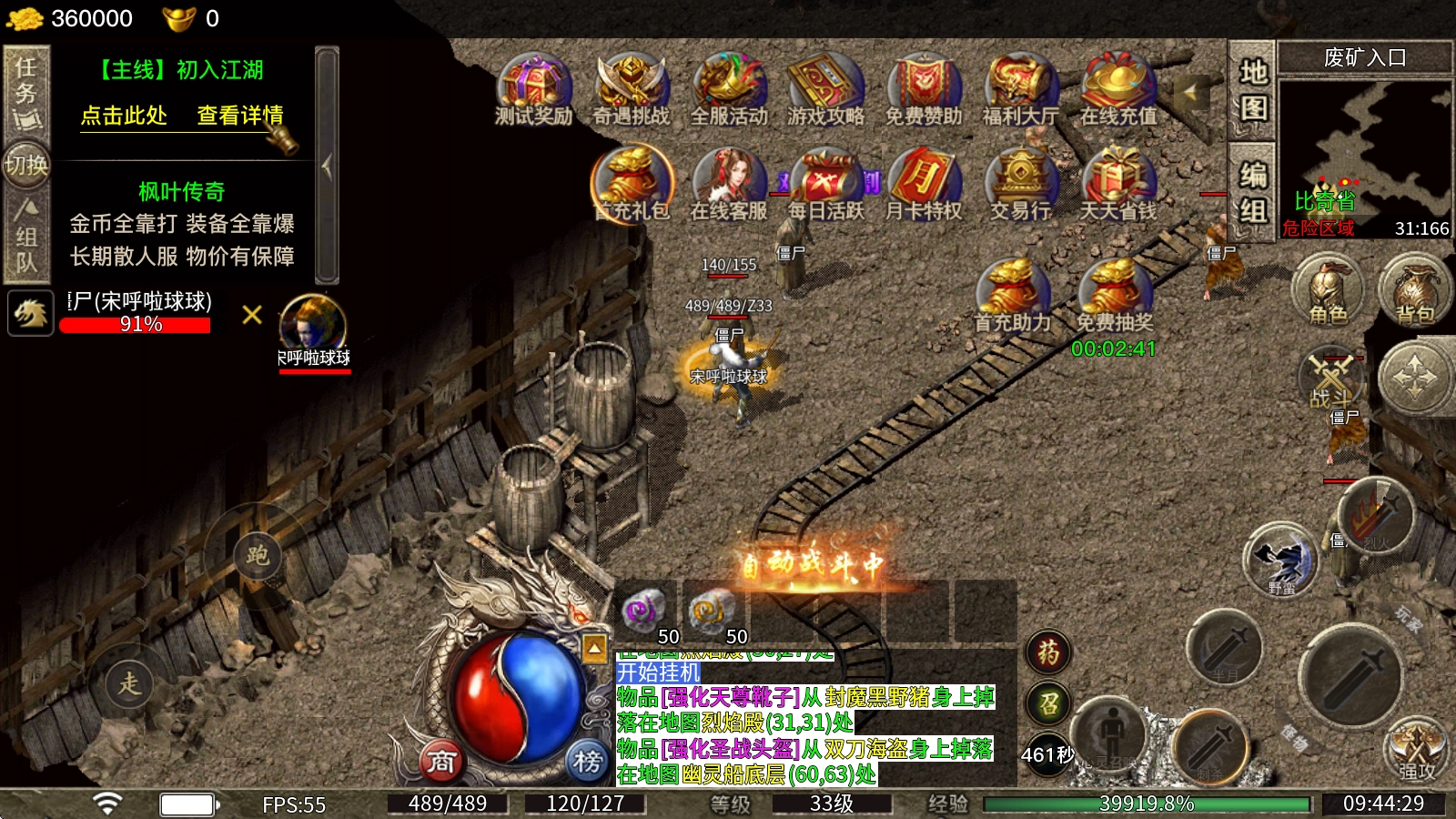The width and height of the screenshot is (1456, 819).
Task: Open the 角色 character sheet
Action: [1328, 291]
